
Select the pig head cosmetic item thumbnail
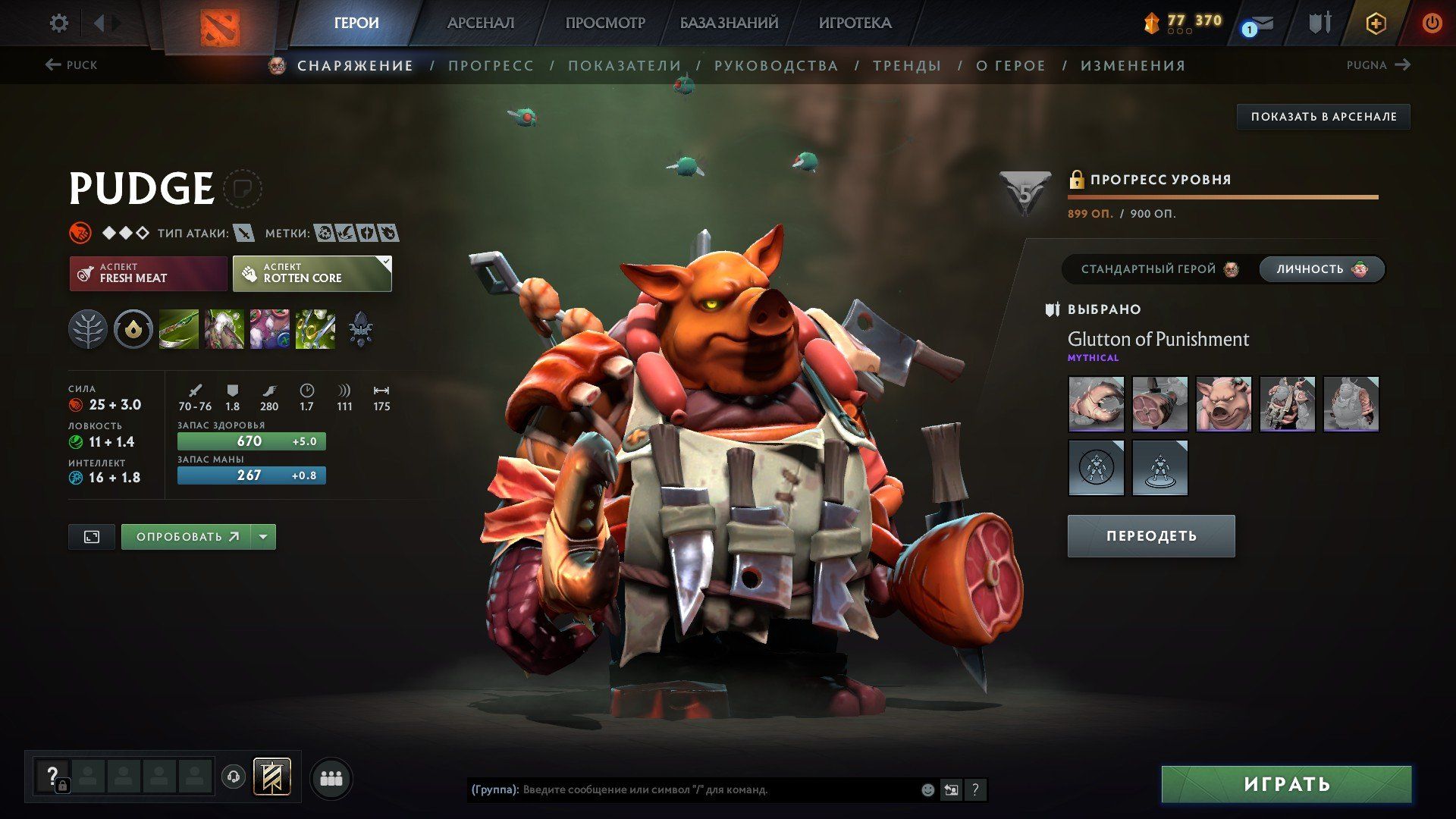[1223, 404]
